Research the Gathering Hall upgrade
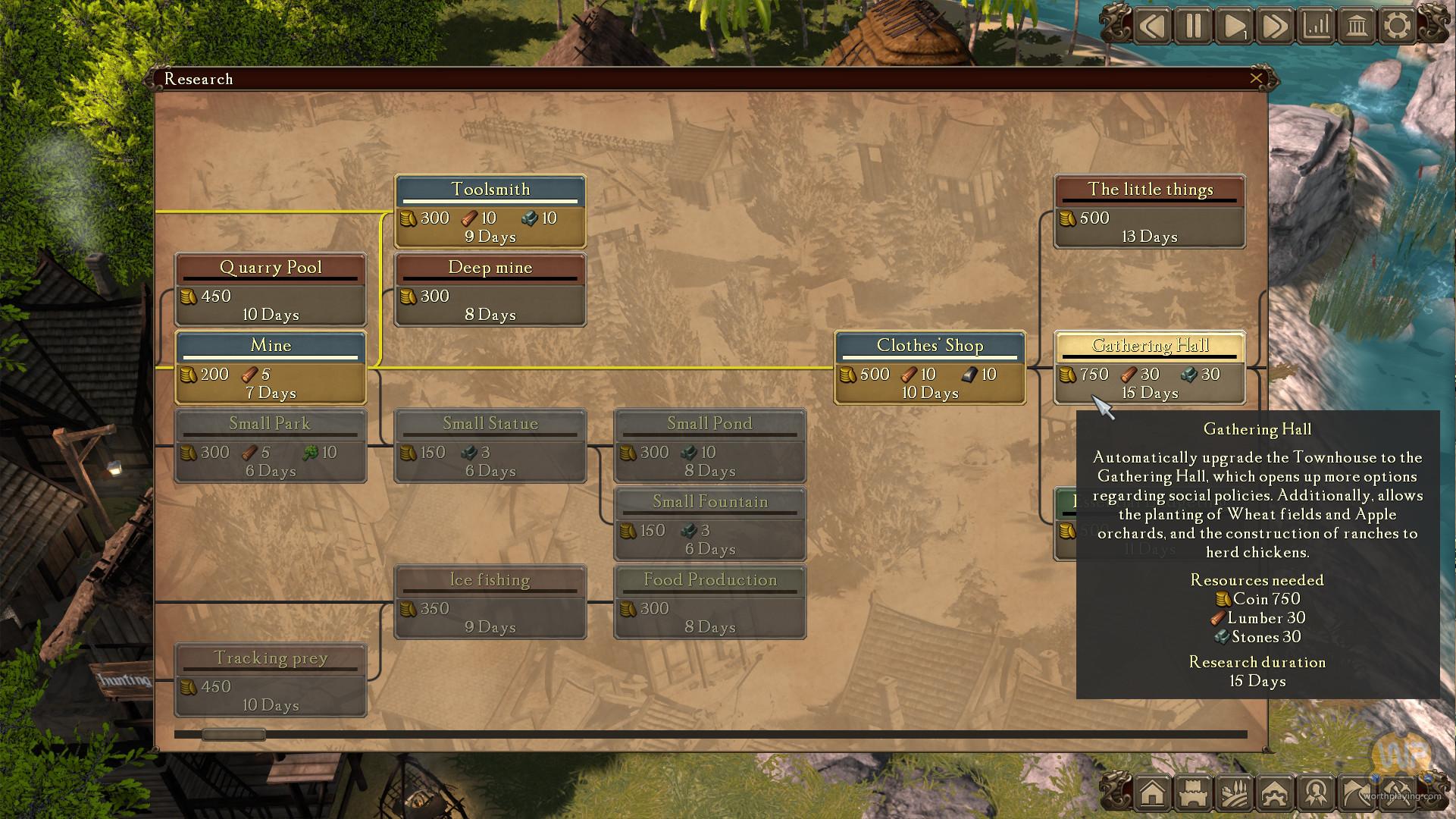Screen dimensions: 1456x819 tap(1149, 367)
